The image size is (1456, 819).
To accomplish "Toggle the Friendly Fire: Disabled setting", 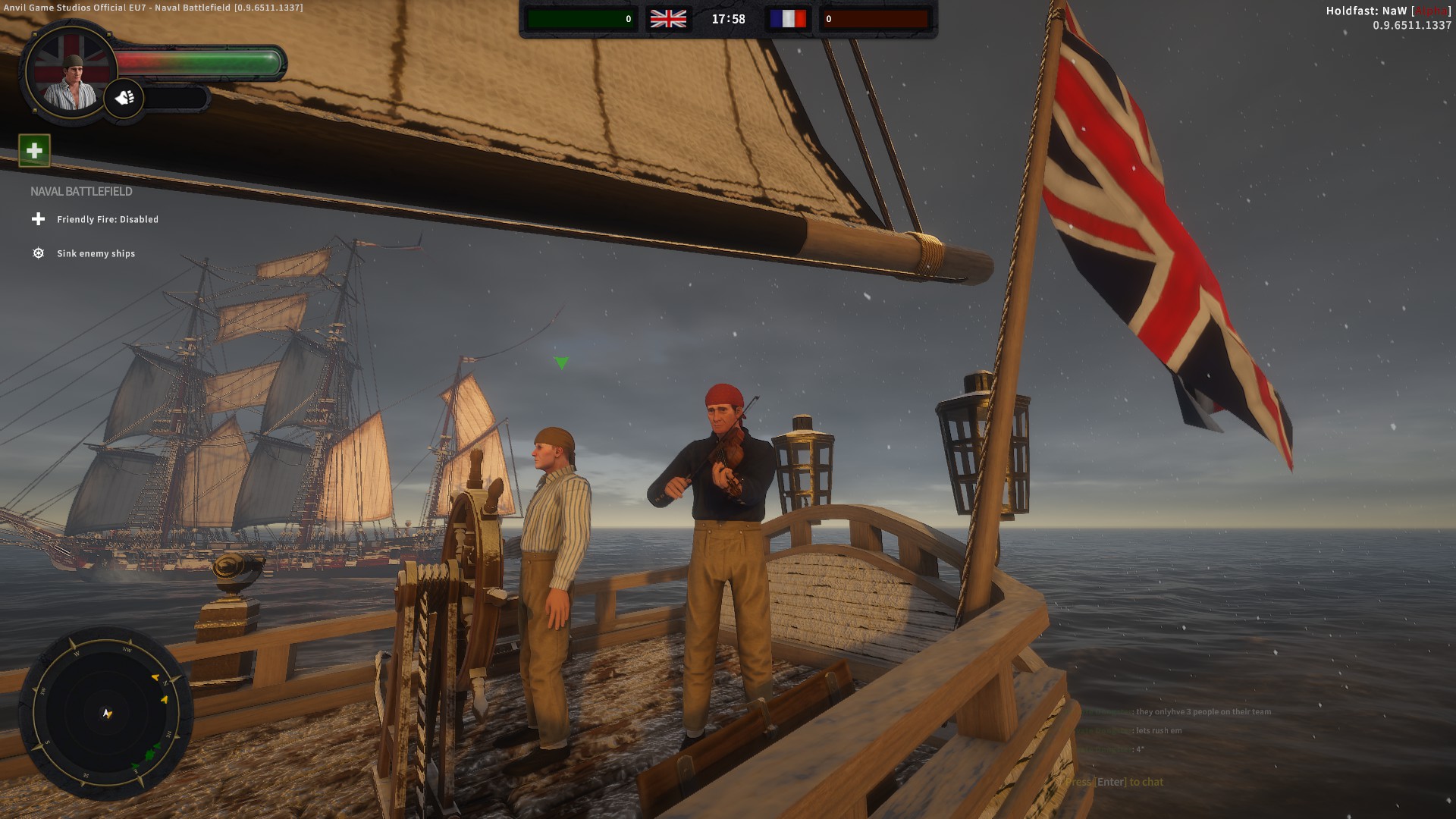I will tap(108, 219).
